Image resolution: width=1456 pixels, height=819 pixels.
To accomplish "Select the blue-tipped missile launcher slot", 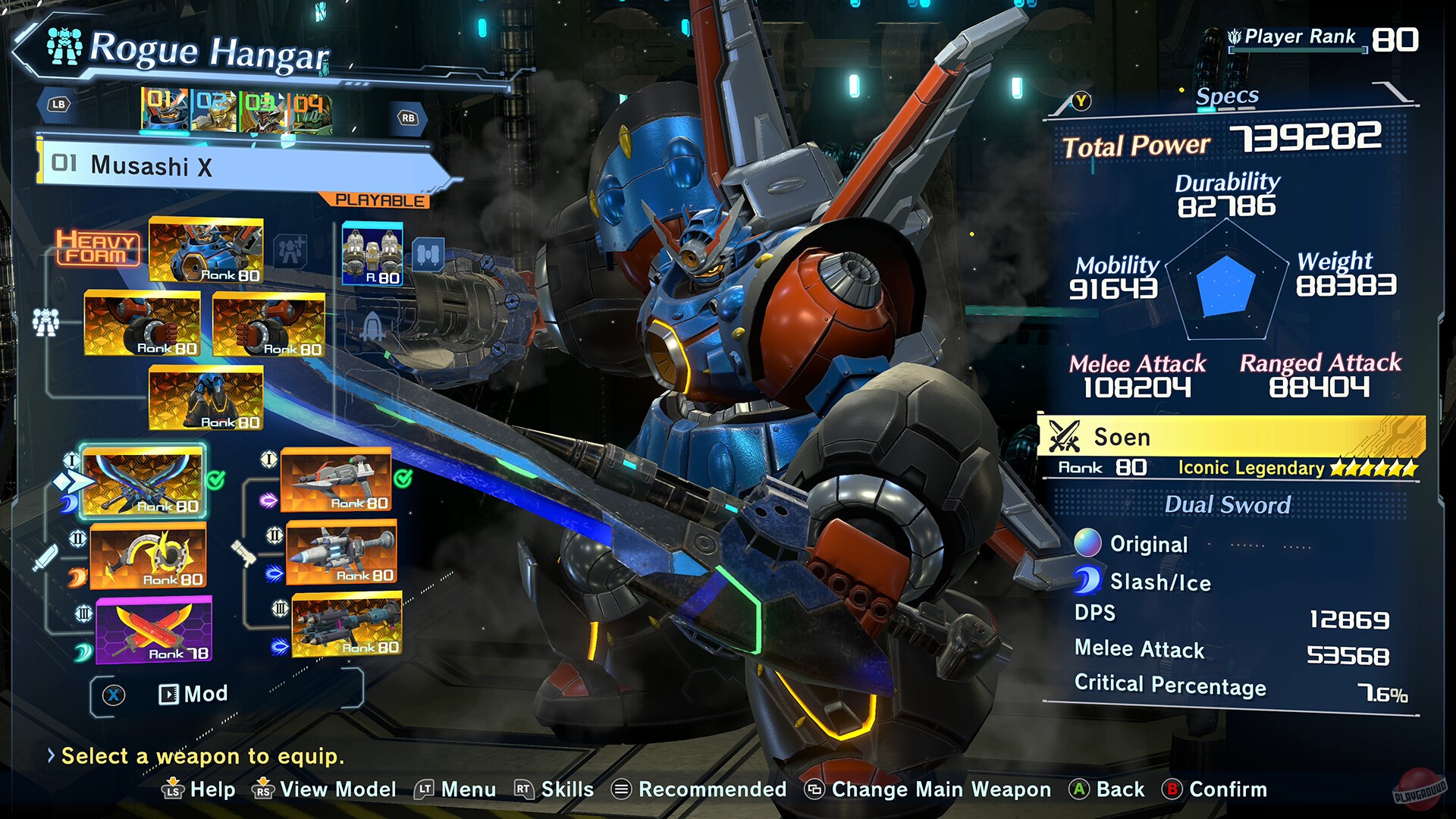I will coord(341,553).
